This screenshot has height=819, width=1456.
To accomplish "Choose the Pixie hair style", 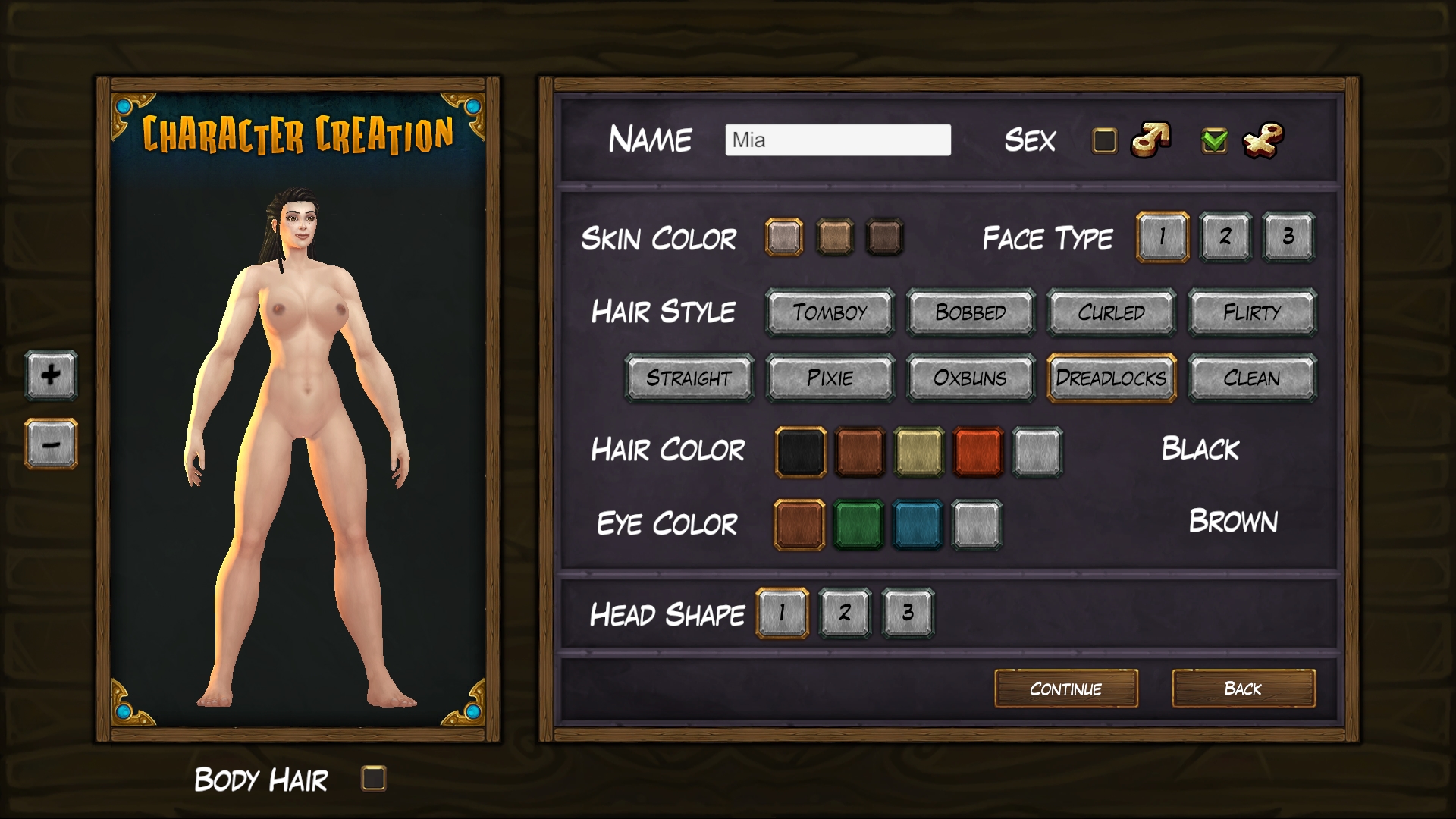I will (830, 378).
